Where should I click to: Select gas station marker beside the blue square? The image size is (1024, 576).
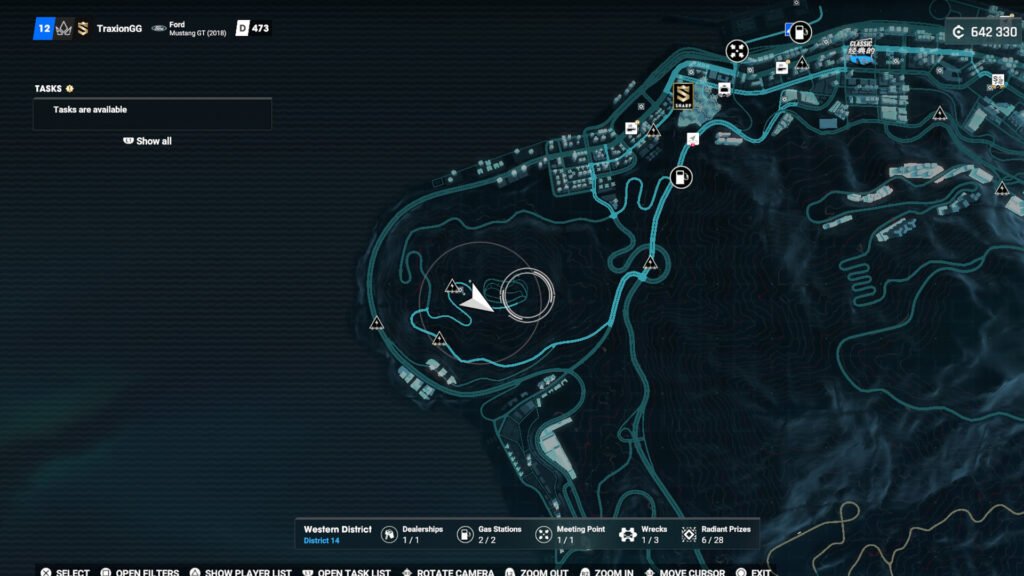point(800,32)
